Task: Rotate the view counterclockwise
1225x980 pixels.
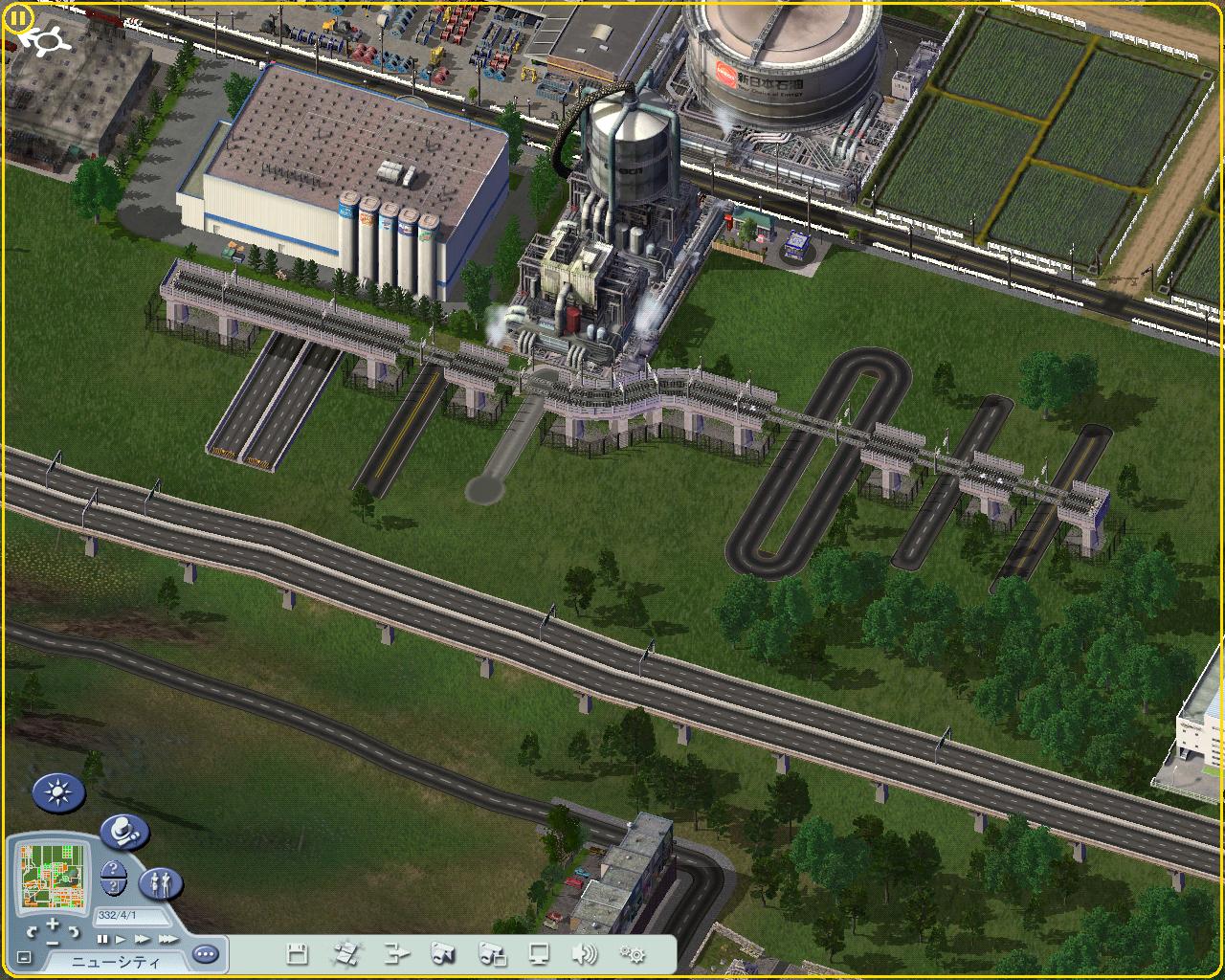Action: [x=33, y=931]
